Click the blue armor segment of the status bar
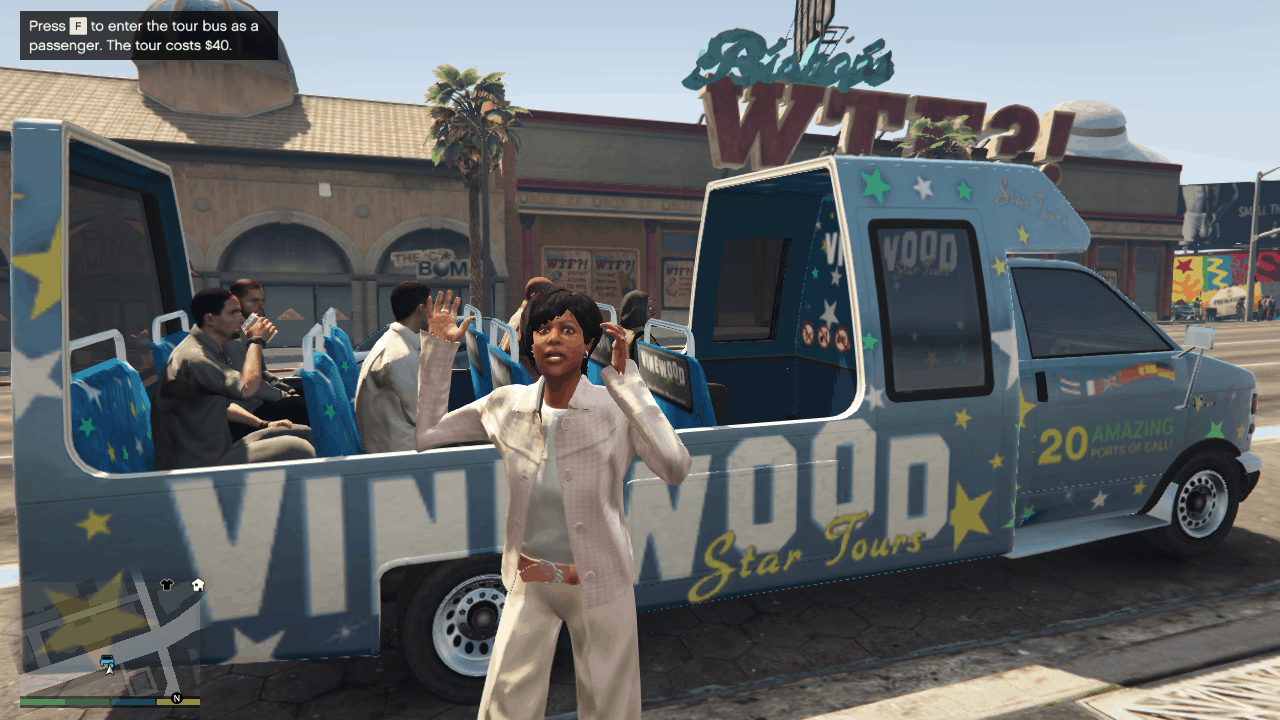This screenshot has height=720, width=1280. (133, 701)
